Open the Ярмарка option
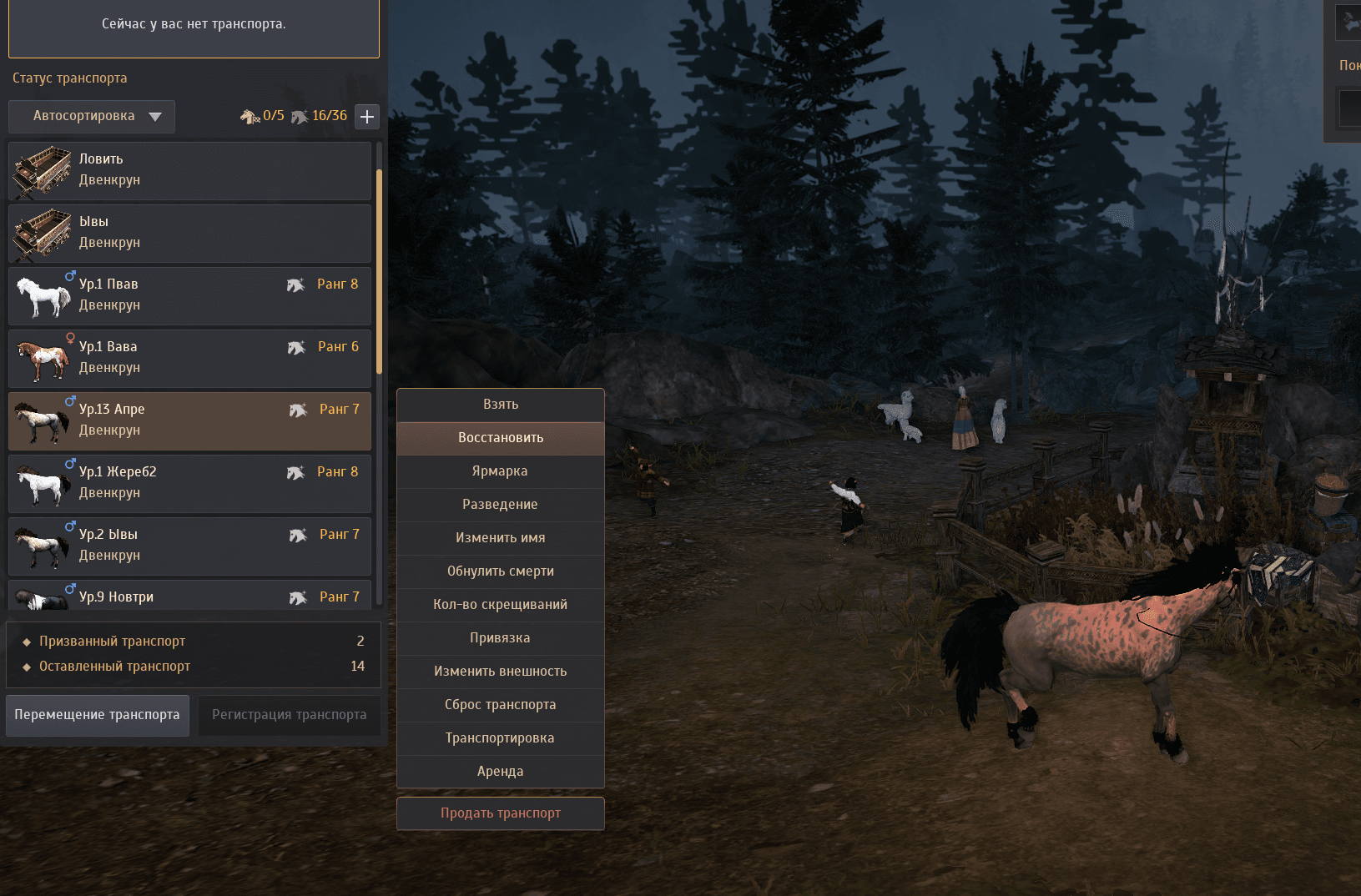 click(x=501, y=471)
